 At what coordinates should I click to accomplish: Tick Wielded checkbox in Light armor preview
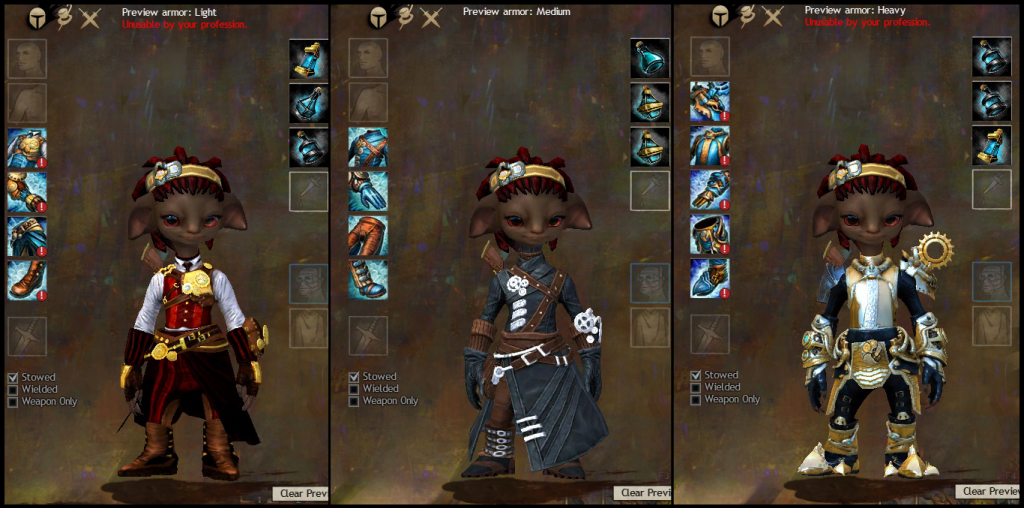[13, 389]
